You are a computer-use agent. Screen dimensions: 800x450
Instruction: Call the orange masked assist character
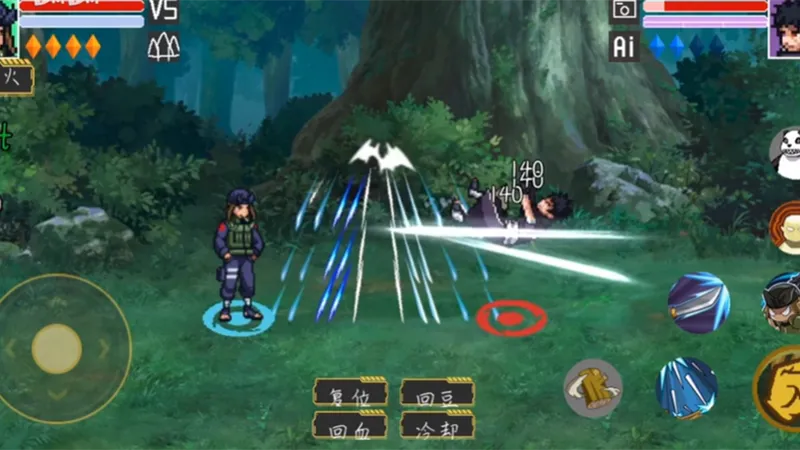coord(787,227)
